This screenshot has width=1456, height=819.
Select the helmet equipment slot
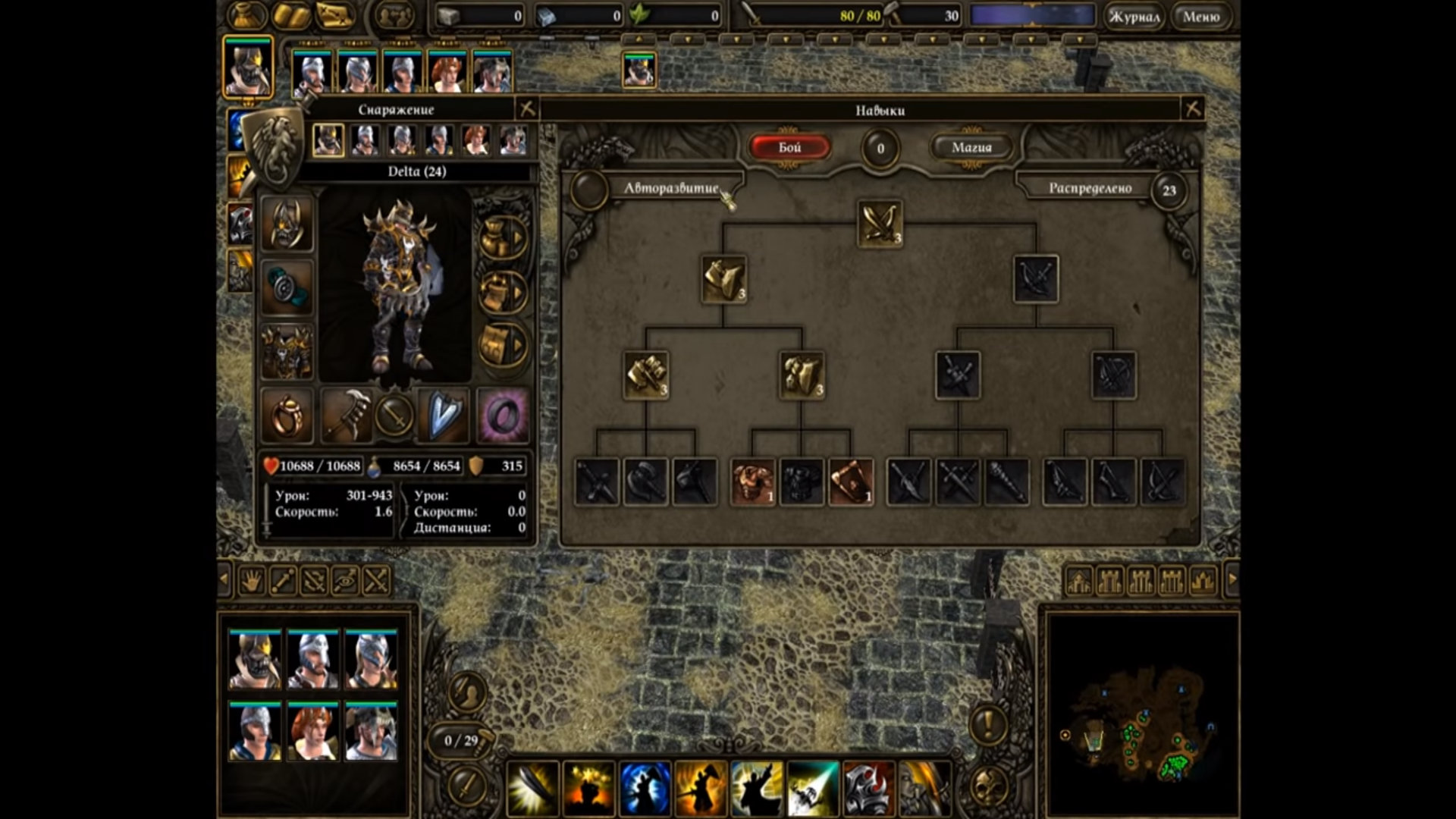(287, 224)
